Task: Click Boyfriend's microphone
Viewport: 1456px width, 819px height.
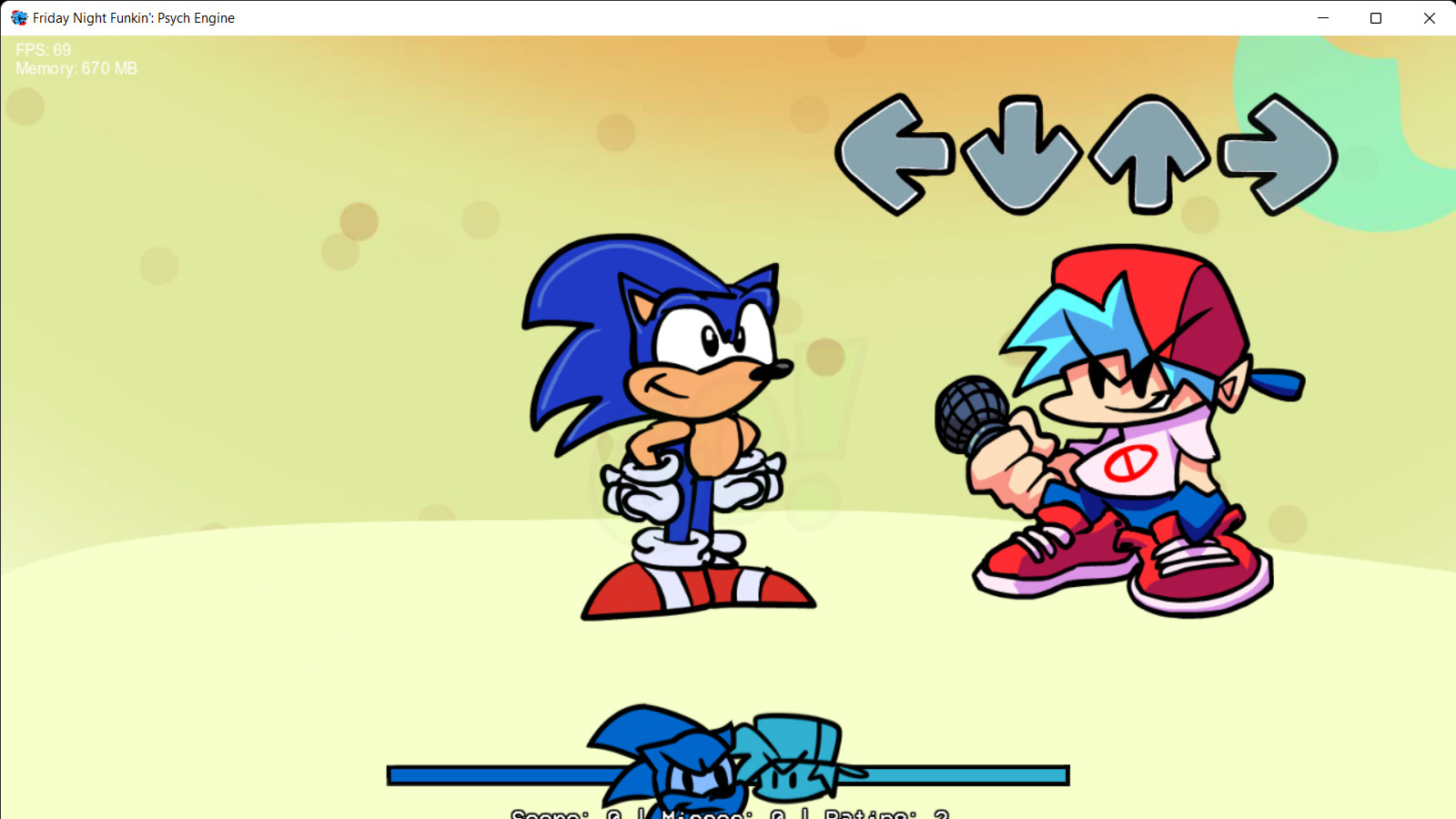Action: pyautogui.click(x=969, y=414)
